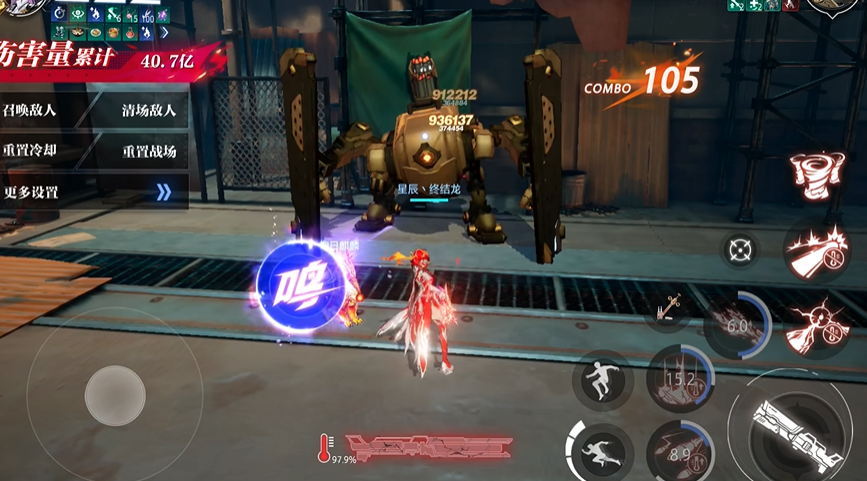
Task: Use the blade burst skill below tornado
Action: (x=817, y=250)
